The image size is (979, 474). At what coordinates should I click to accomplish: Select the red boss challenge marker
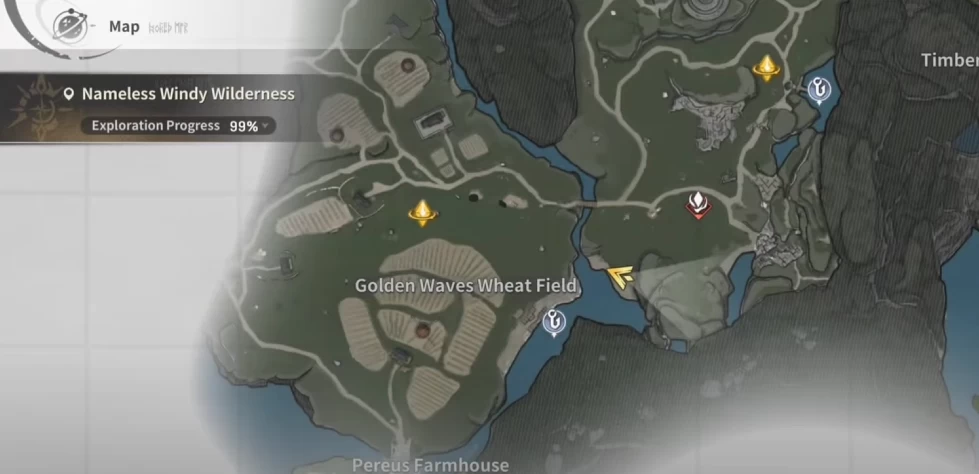click(x=697, y=204)
